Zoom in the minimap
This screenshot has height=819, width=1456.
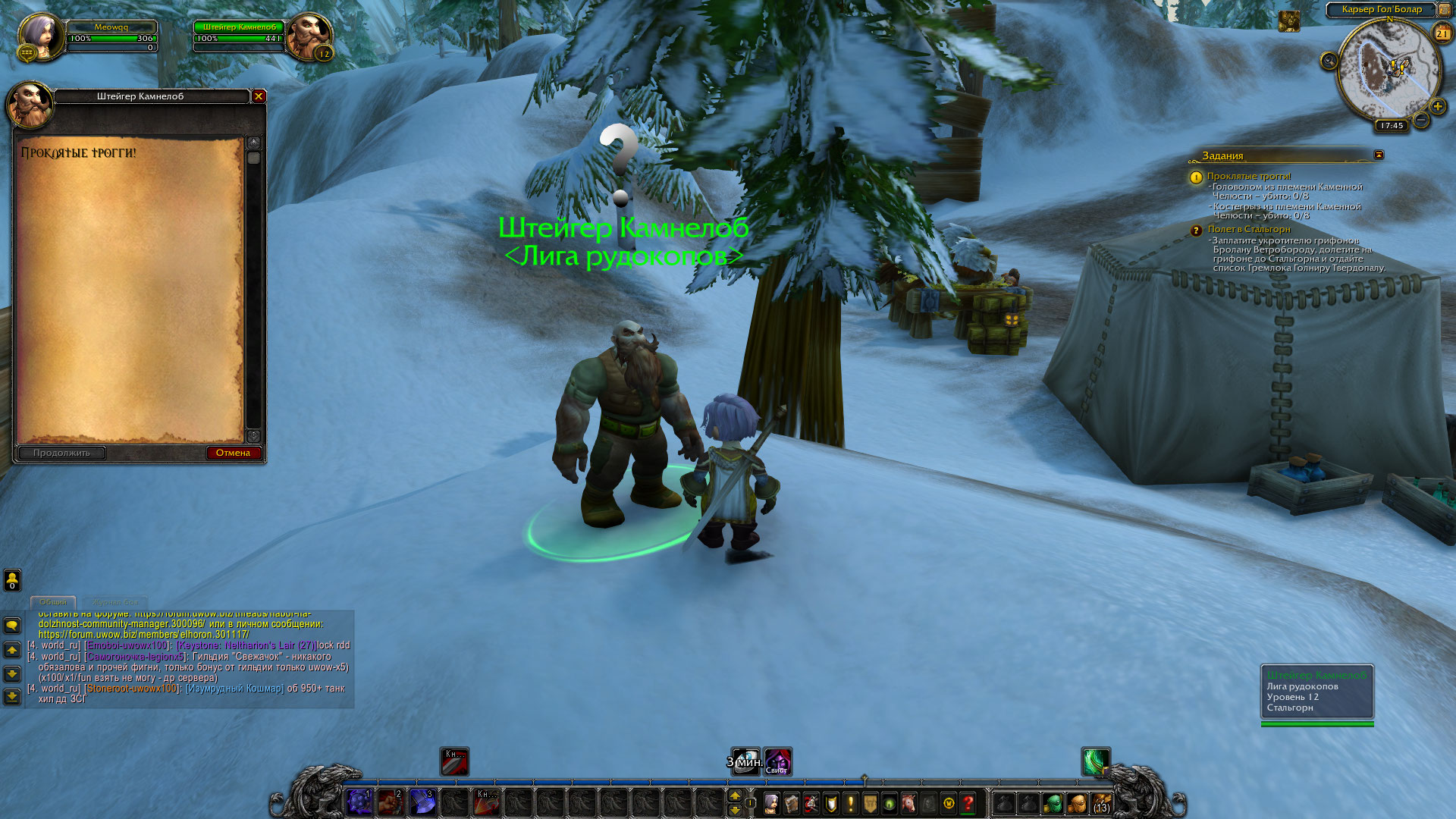(x=1437, y=107)
